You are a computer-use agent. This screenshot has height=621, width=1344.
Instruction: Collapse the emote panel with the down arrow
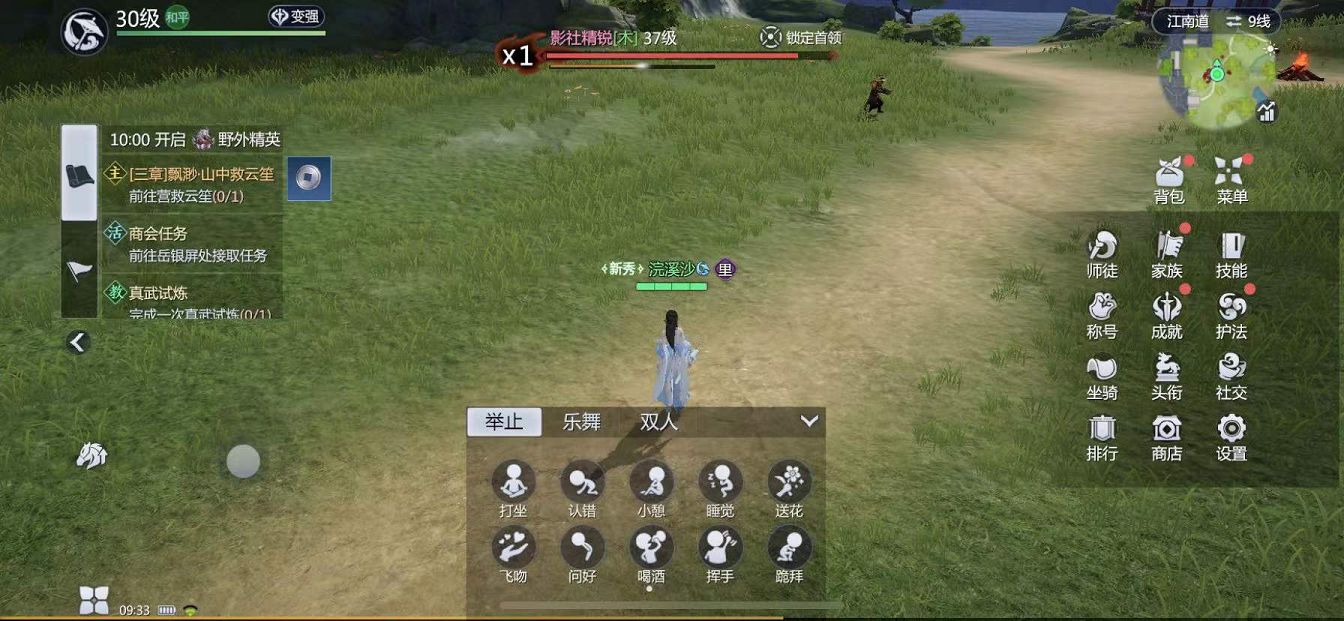click(809, 421)
